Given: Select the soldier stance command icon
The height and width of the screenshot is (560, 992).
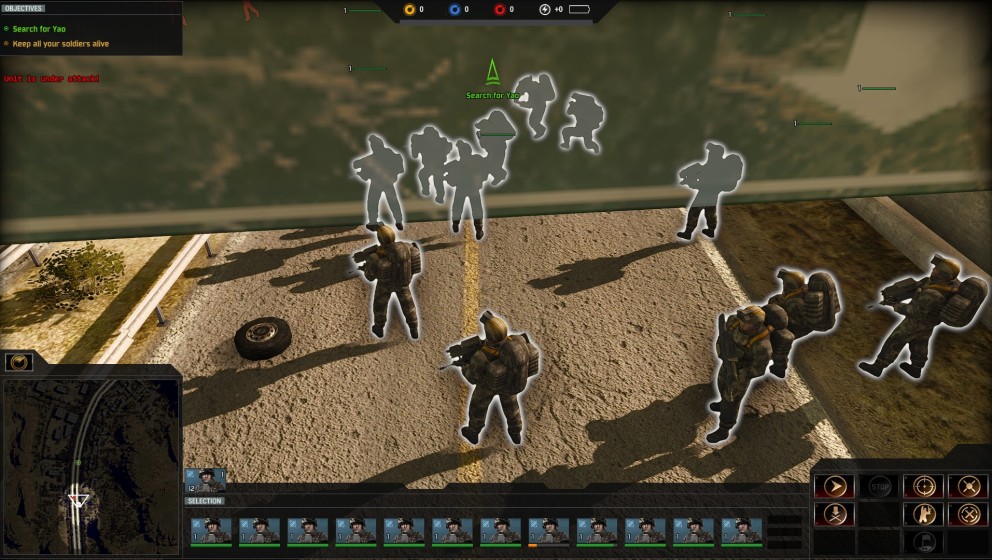Looking at the screenshot, I should [922, 514].
